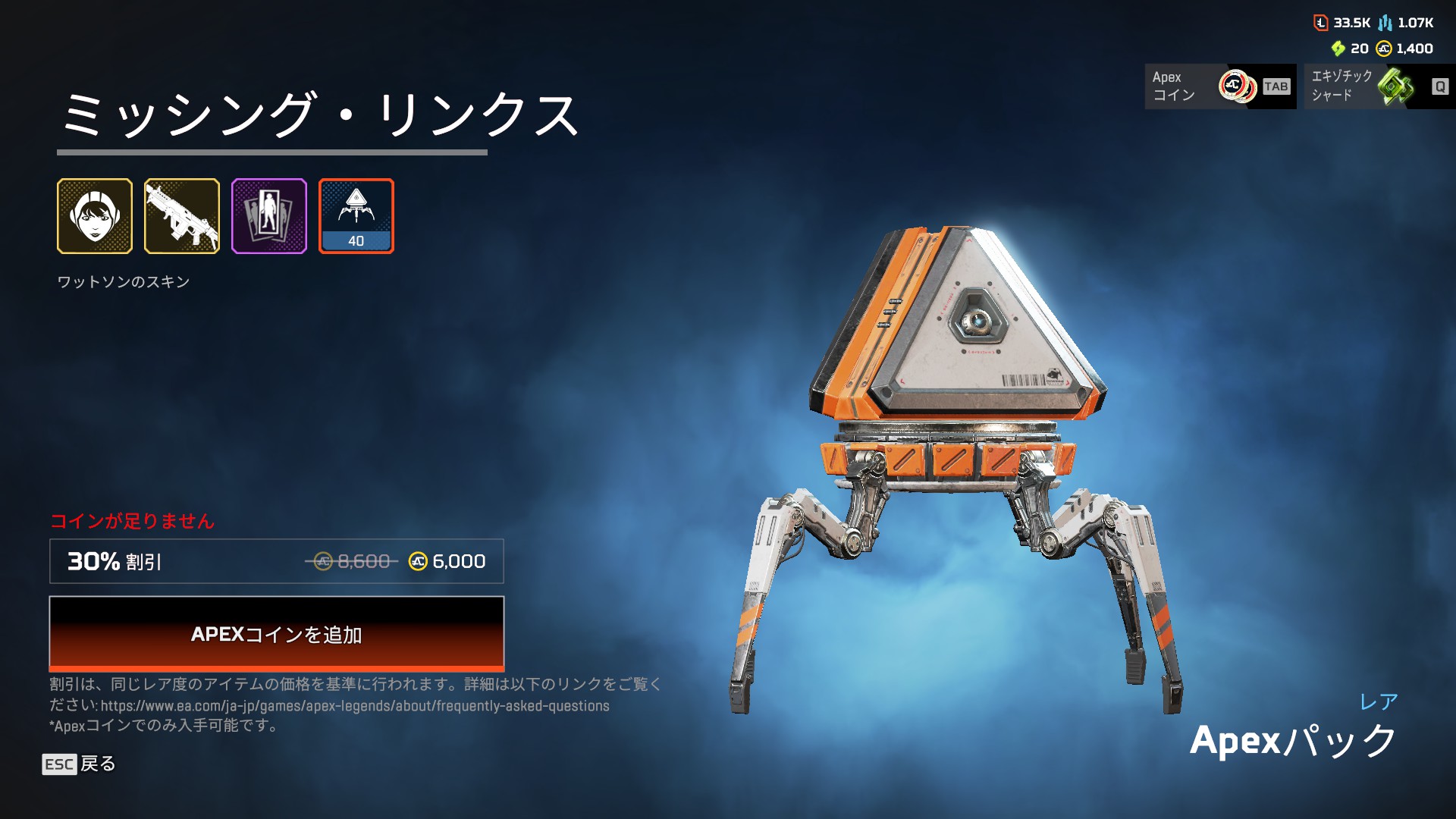Select the Wattson skin thumbnail

click(95, 216)
